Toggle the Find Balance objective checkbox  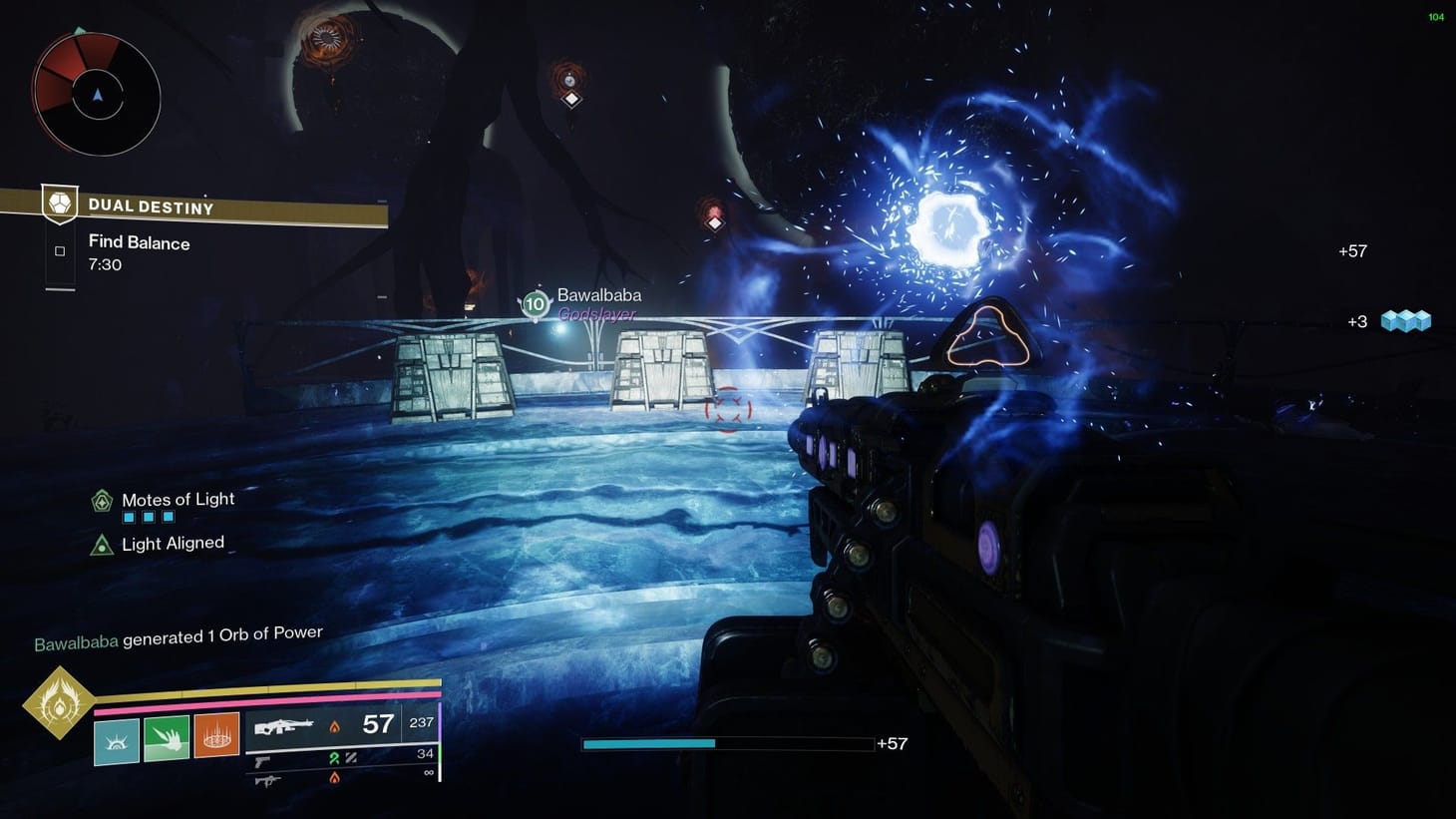coord(59,251)
